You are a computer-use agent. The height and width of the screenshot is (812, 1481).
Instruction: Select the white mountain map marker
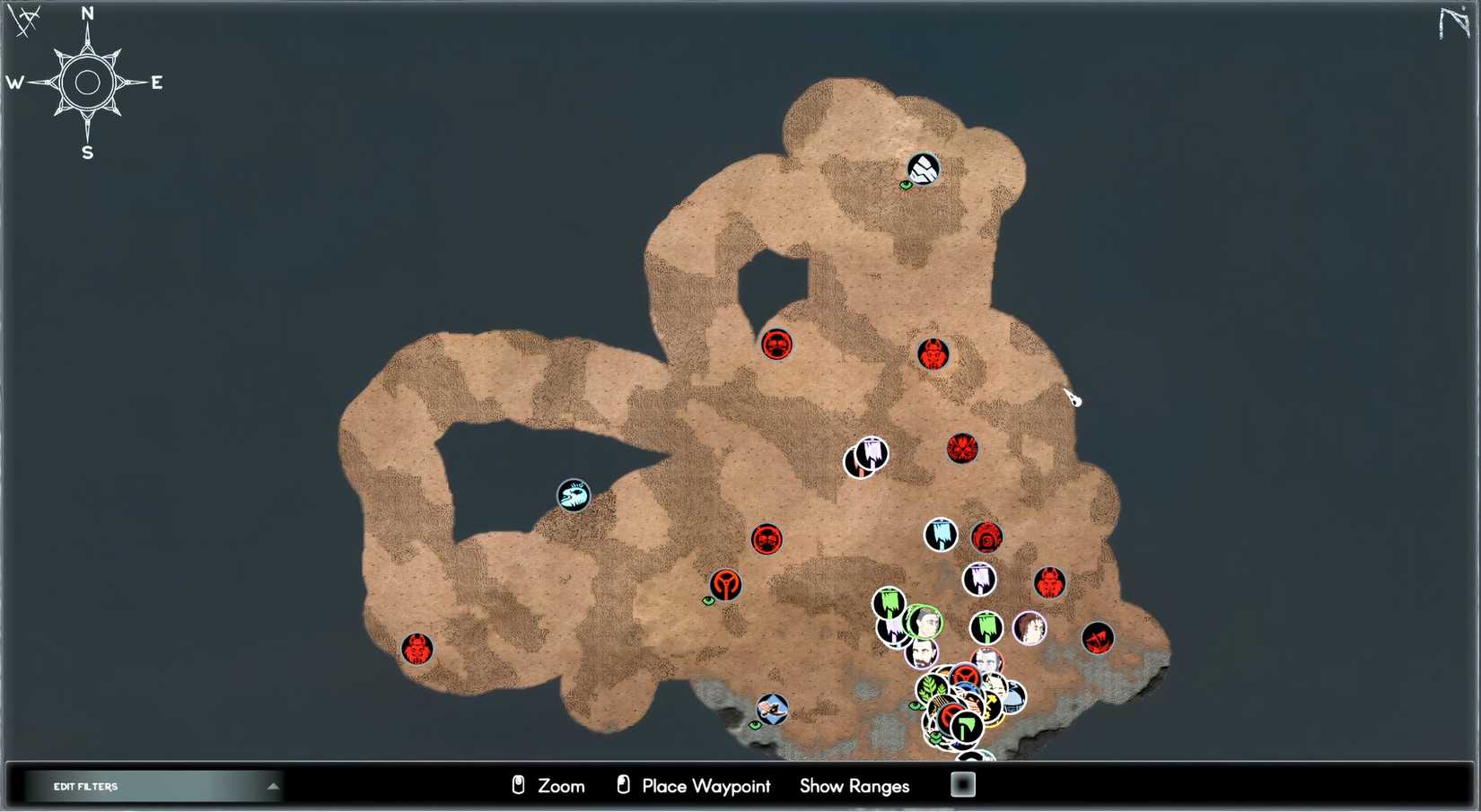click(923, 169)
